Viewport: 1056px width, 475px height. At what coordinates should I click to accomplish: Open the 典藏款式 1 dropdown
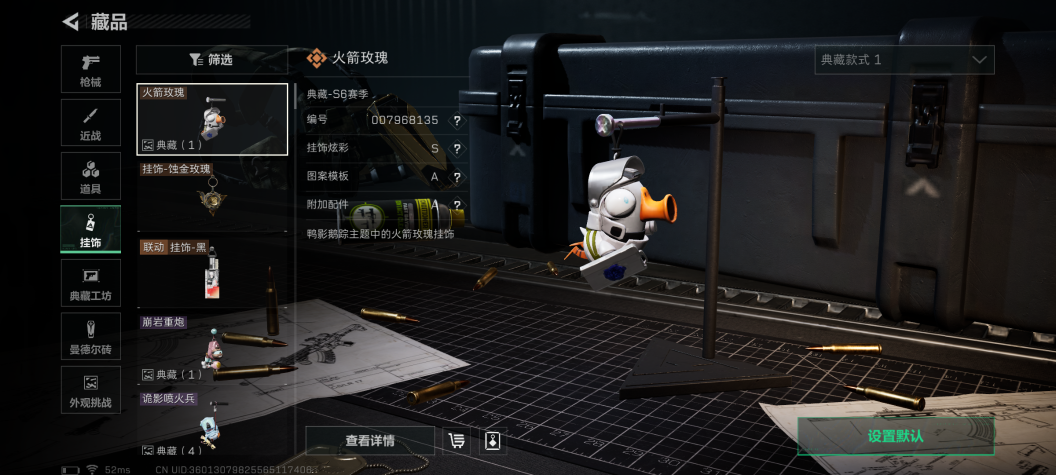(x=904, y=60)
